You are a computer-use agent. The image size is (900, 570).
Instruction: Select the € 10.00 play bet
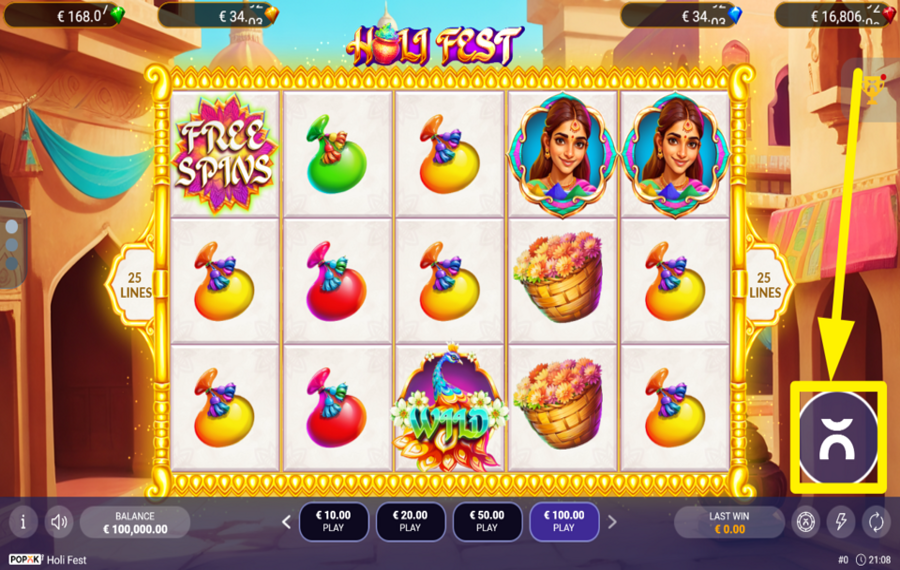pyautogui.click(x=333, y=521)
